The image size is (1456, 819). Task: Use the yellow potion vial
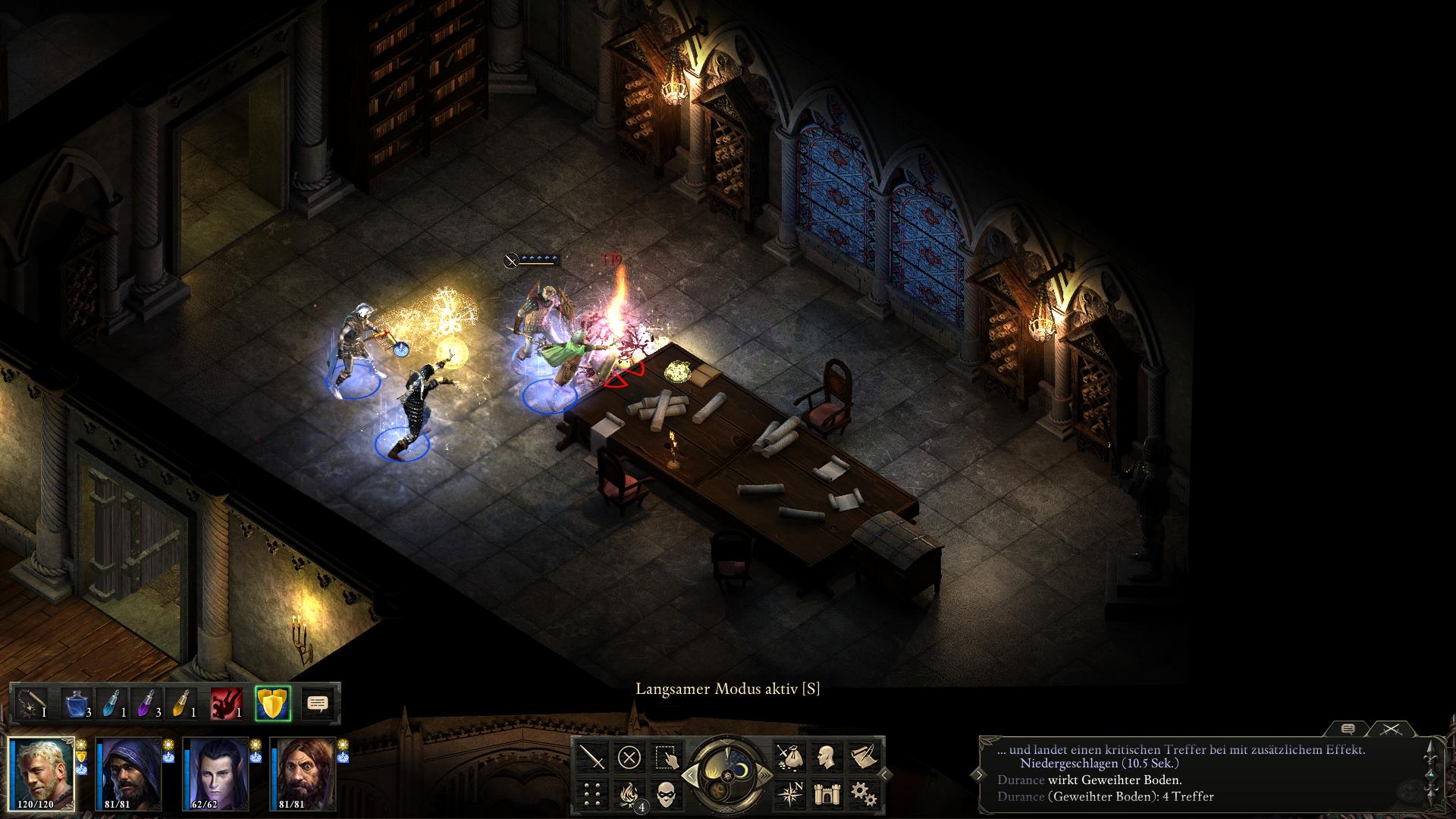click(182, 704)
